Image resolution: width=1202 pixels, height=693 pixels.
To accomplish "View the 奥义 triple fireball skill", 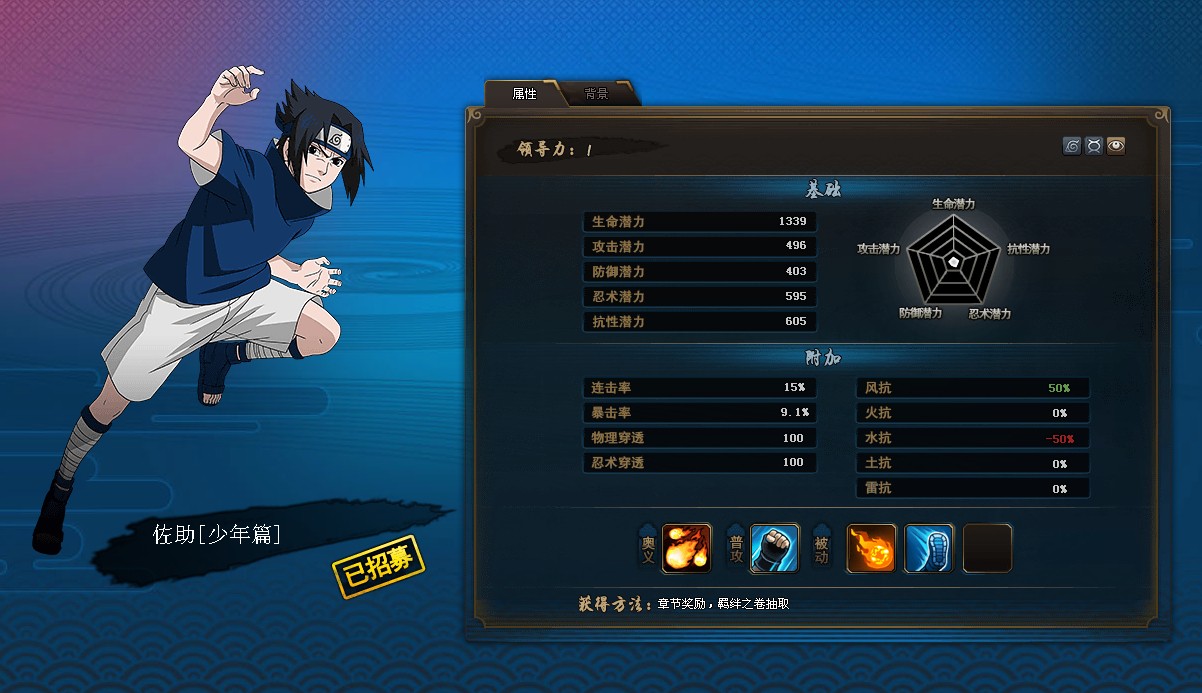I will pyautogui.click(x=687, y=549).
